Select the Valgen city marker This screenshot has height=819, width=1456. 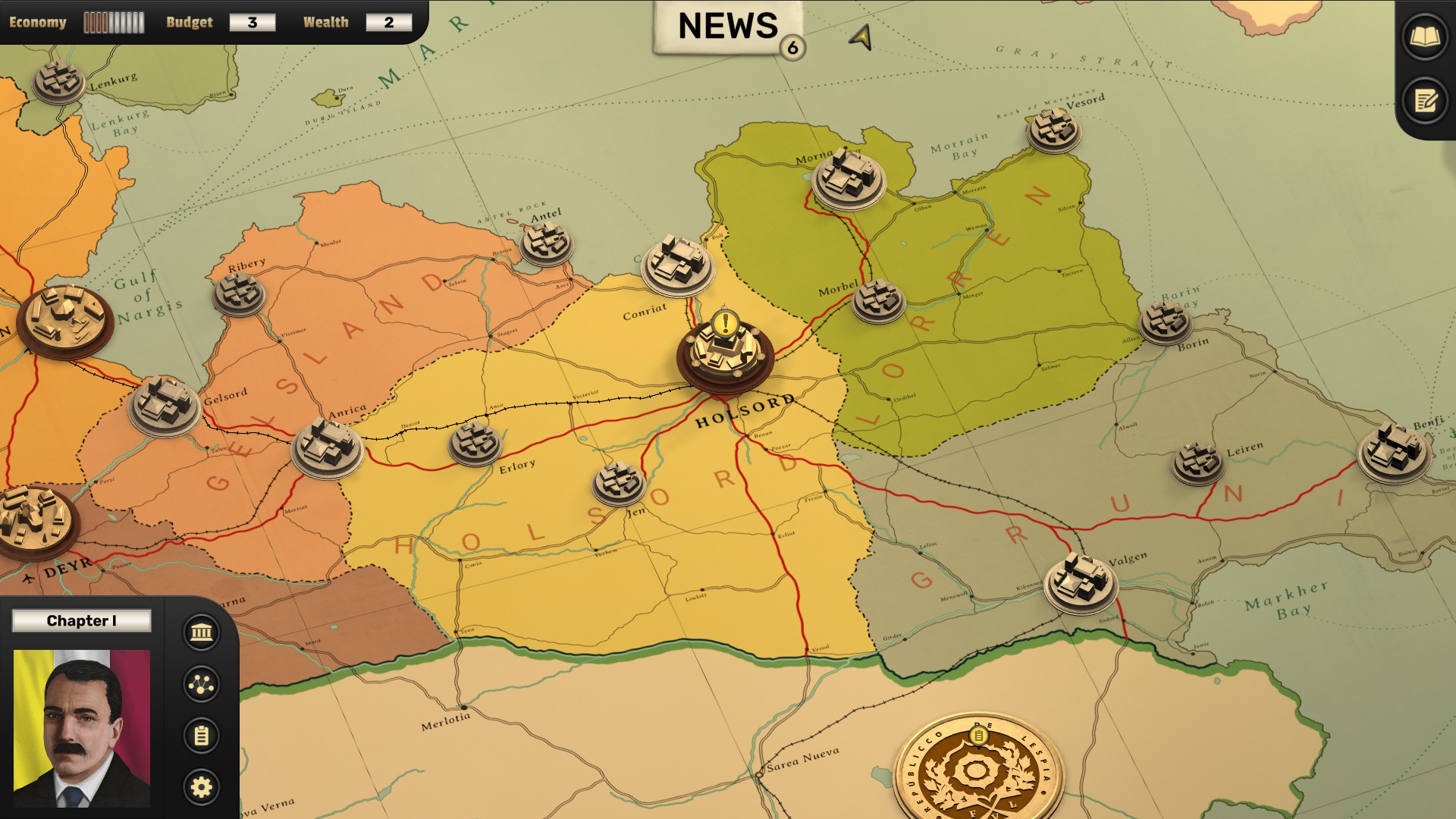pyautogui.click(x=1081, y=582)
